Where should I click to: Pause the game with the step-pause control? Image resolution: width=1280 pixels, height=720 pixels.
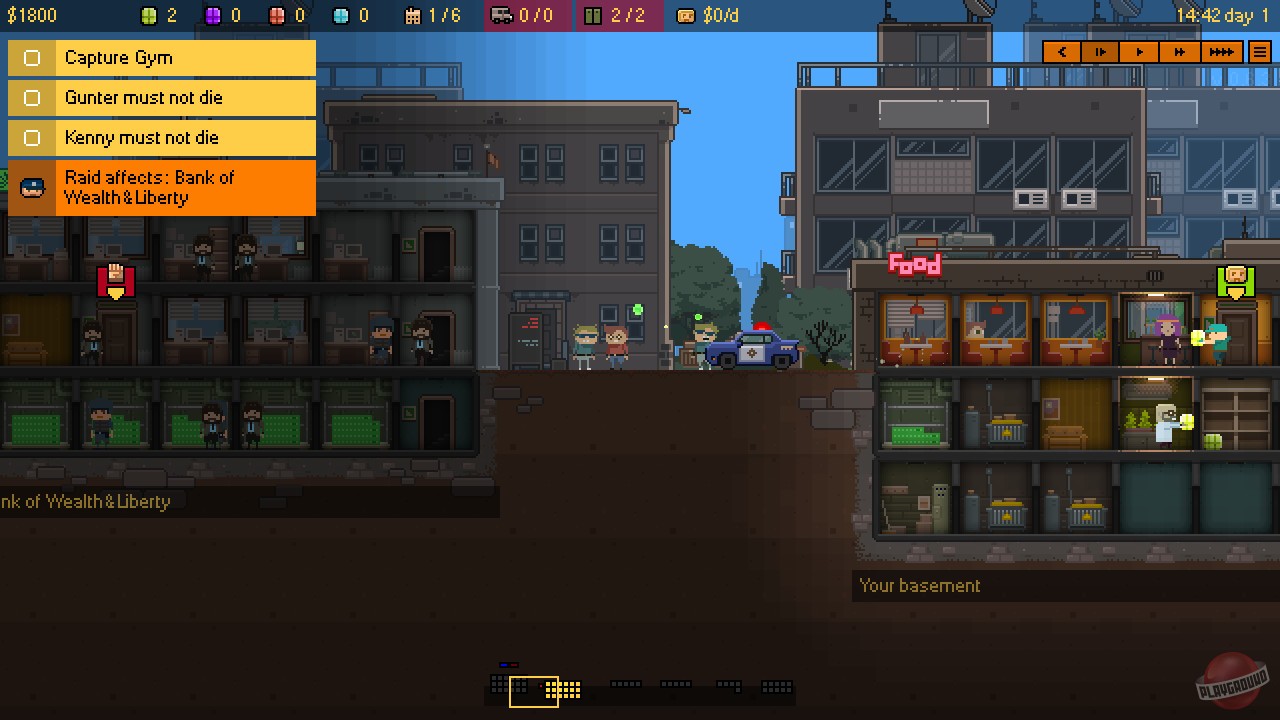point(1100,51)
